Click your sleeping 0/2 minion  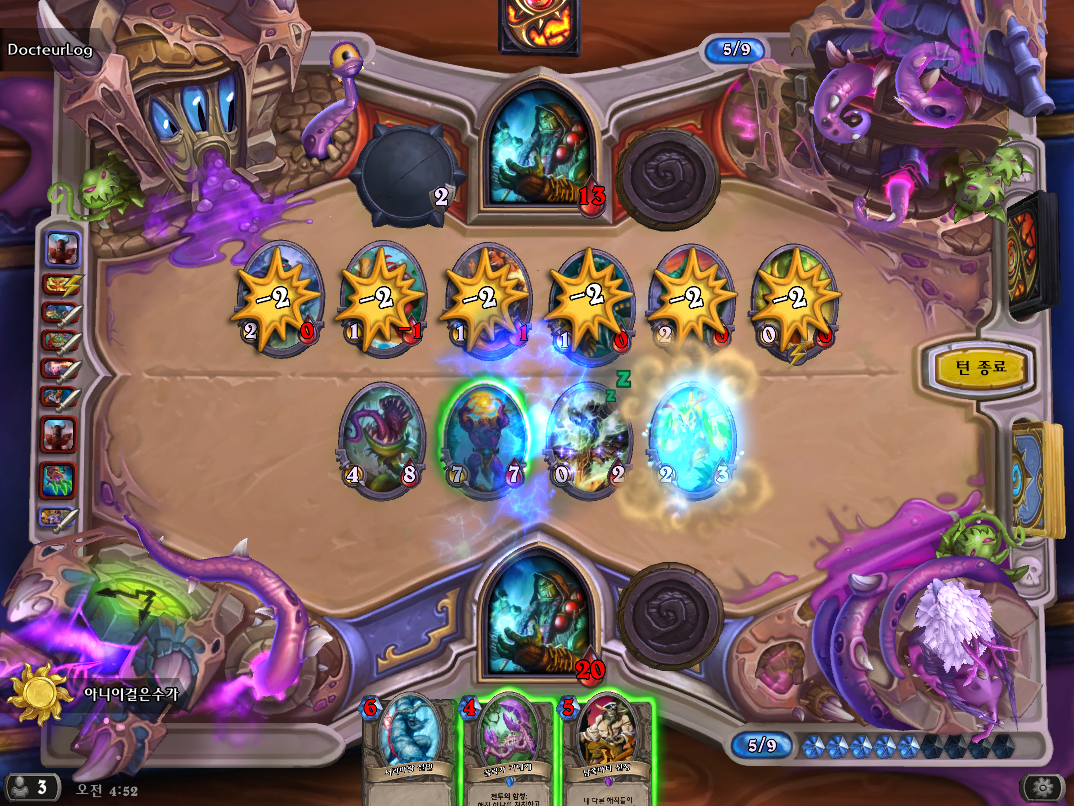(589, 440)
